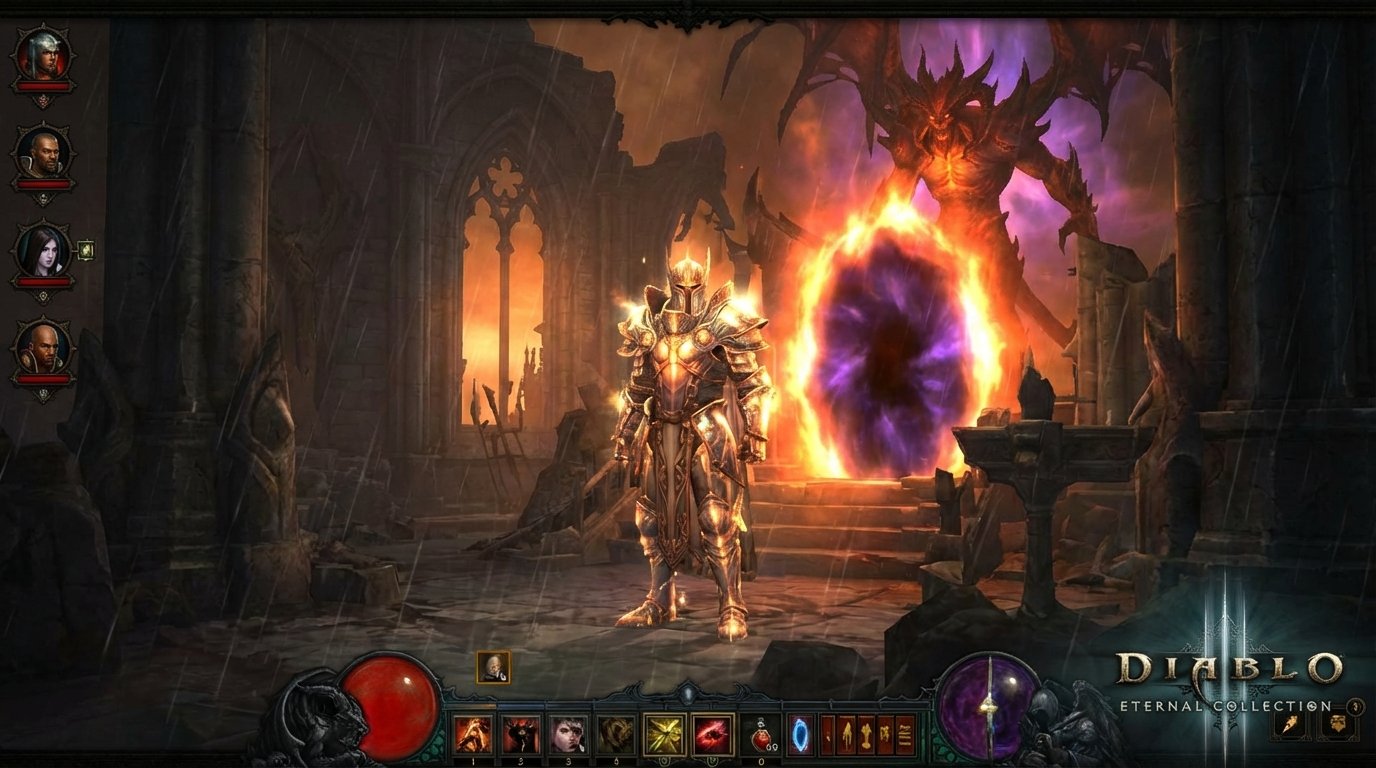Trigger the skill in hotbar slot 4

pyautogui.click(x=614, y=732)
